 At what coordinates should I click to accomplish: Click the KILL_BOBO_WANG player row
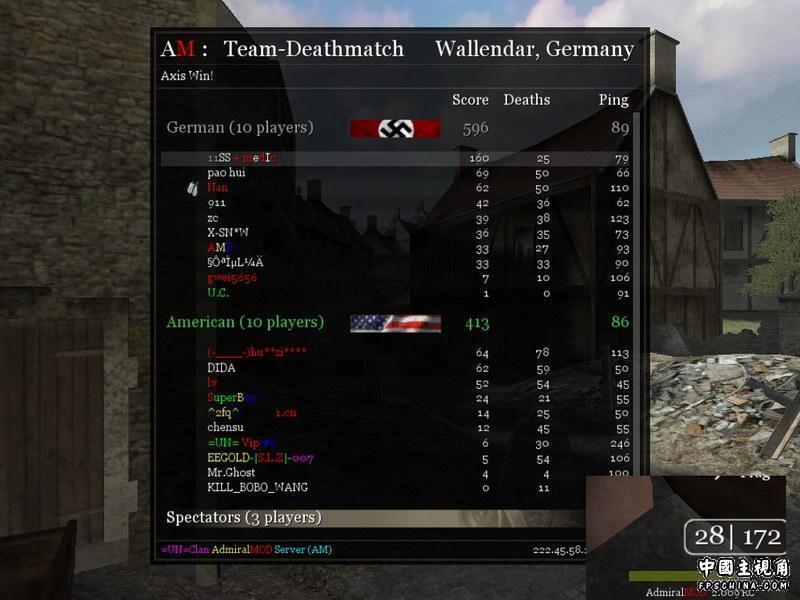(x=257, y=487)
